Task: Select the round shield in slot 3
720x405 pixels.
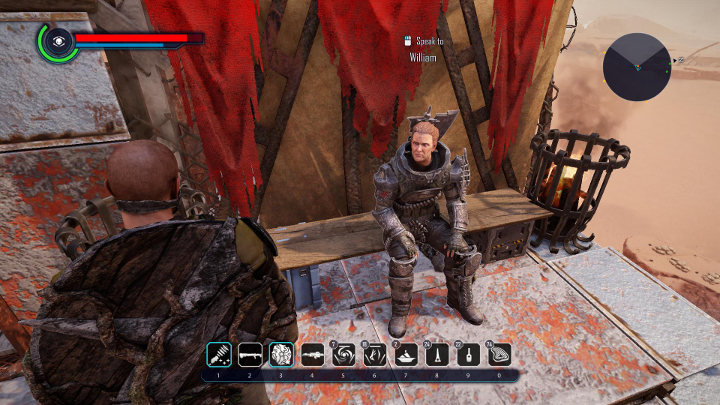Action: 281,354
